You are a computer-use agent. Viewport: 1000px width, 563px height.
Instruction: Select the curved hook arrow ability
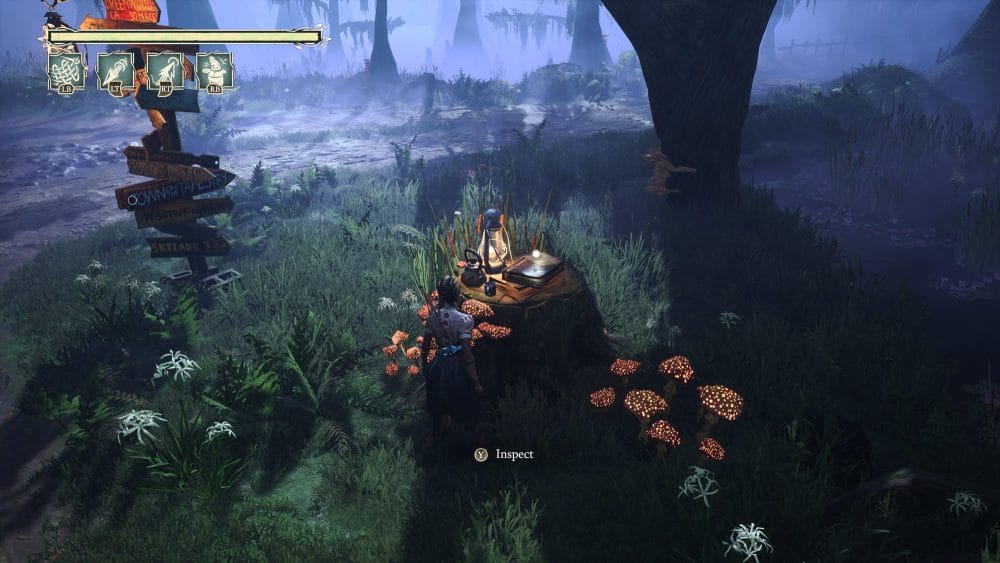coord(164,72)
